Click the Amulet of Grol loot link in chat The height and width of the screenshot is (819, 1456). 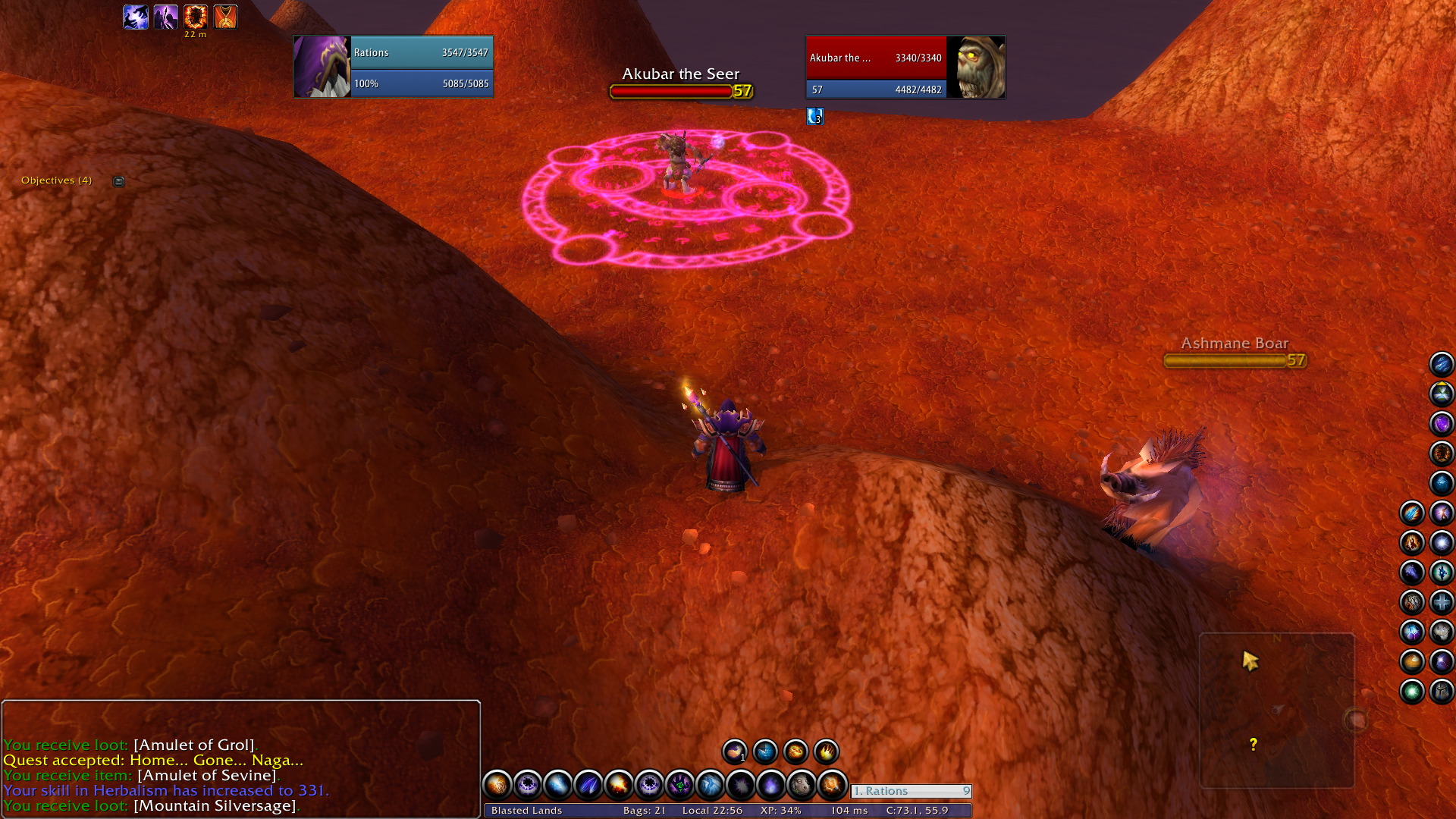194,745
